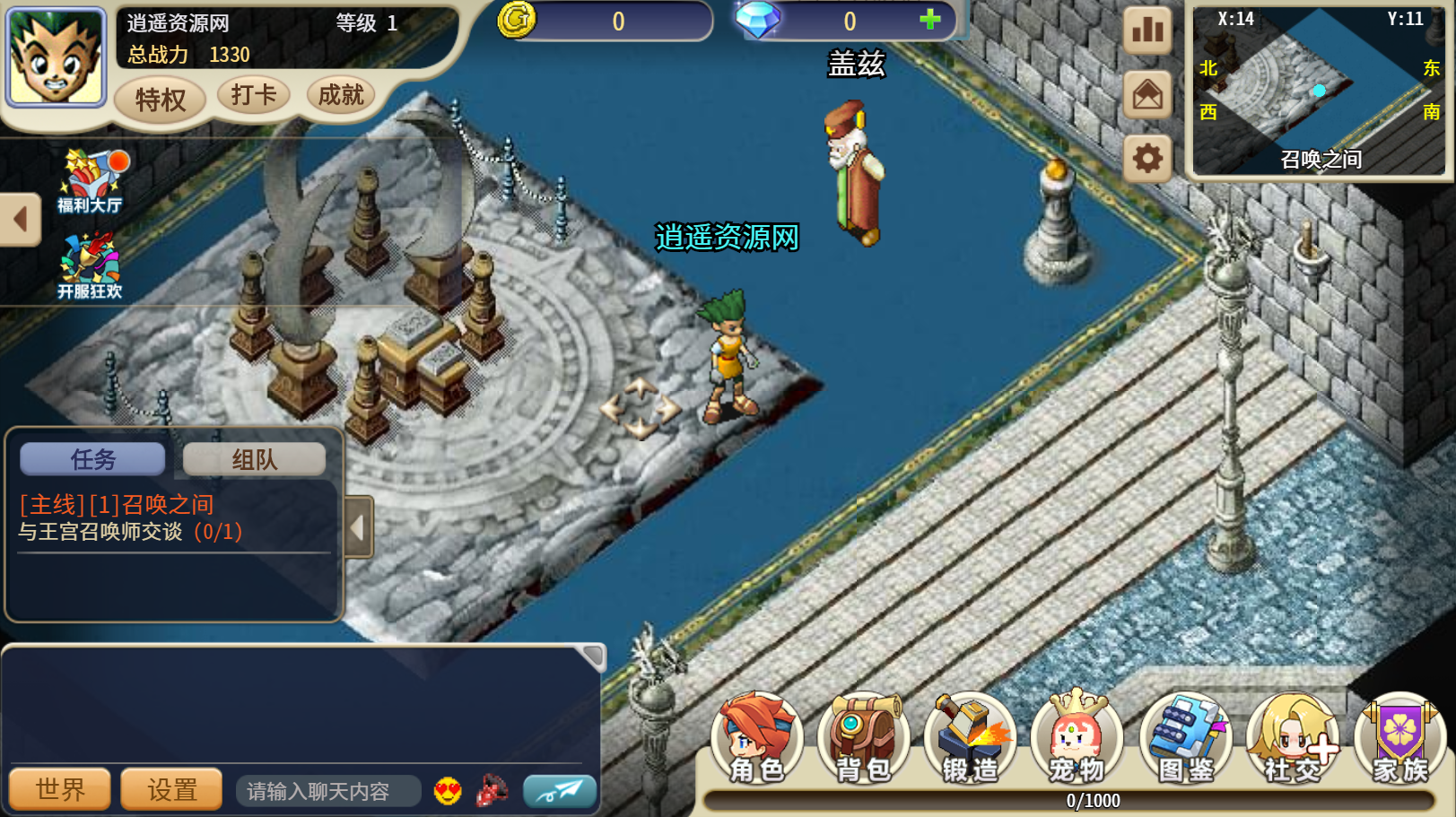
Task: Open the mail envelope icon
Action: 1147,94
